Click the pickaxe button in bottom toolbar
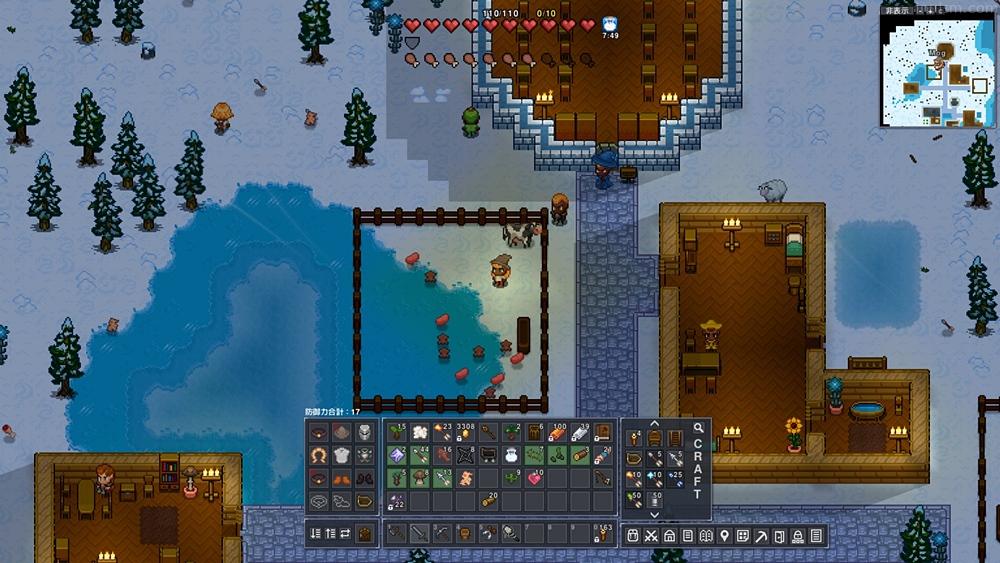This screenshot has width=1000, height=563. tap(761, 536)
